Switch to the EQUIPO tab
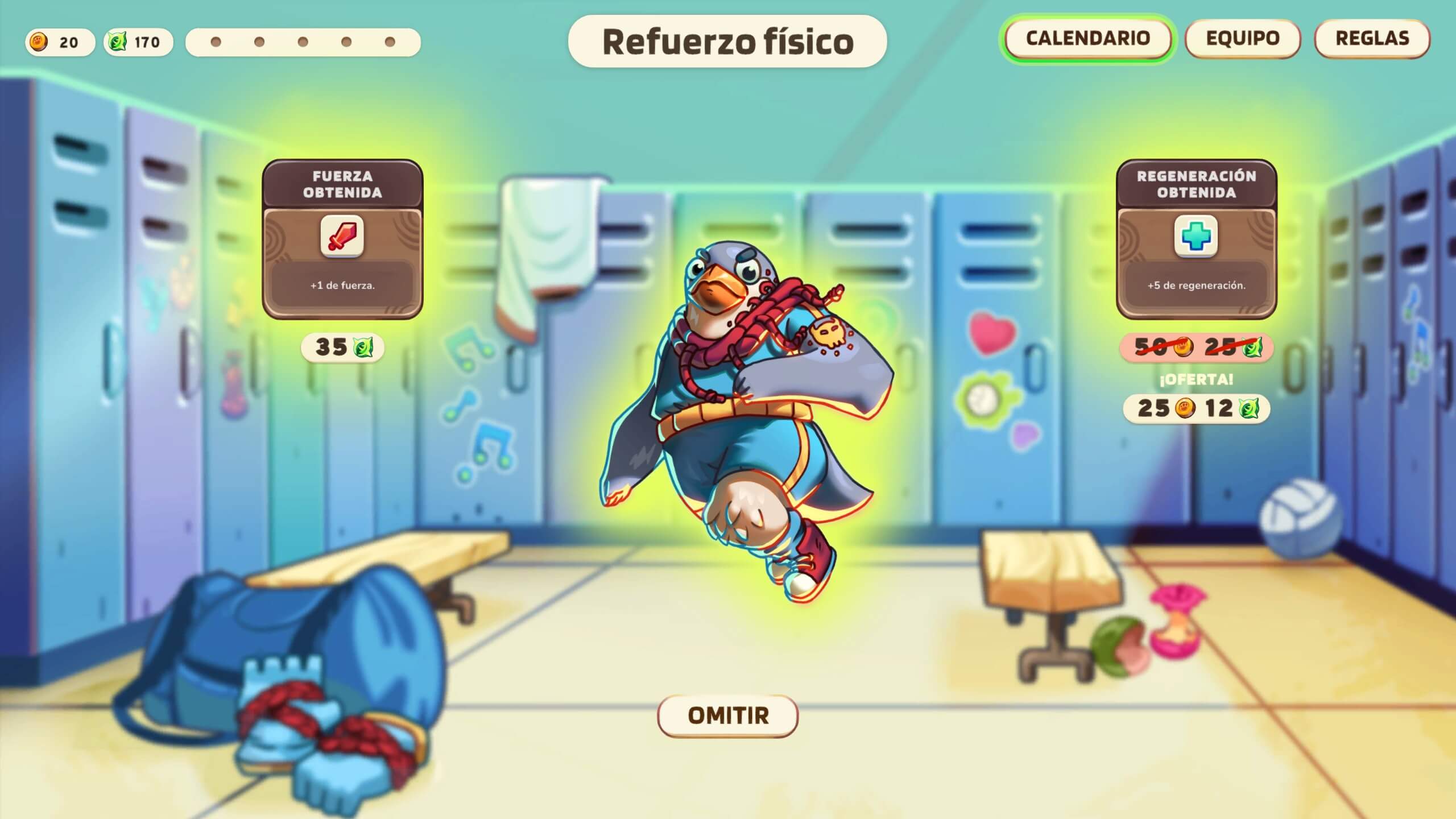The image size is (1456, 819). tap(1243, 39)
